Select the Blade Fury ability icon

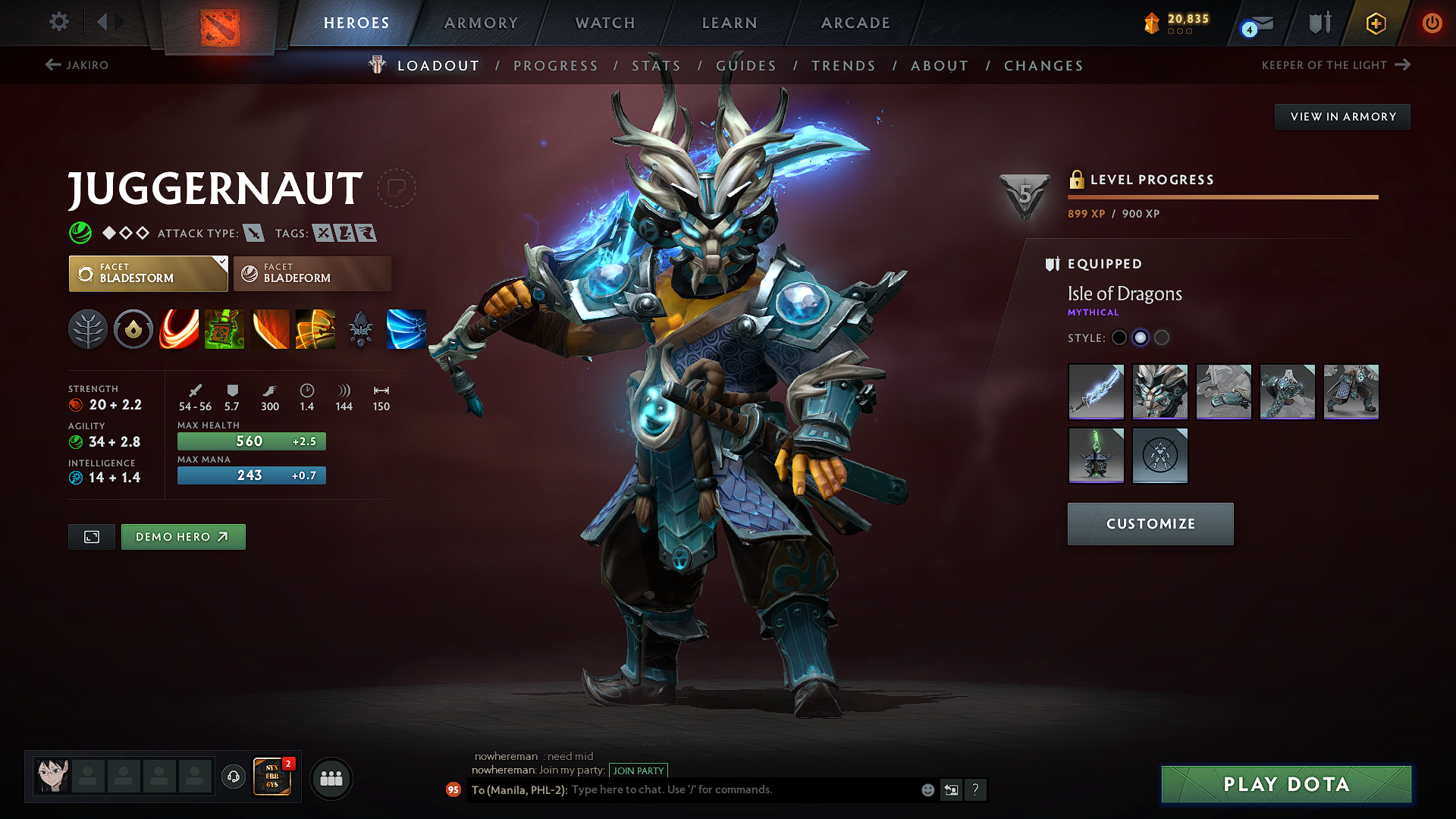pos(179,329)
